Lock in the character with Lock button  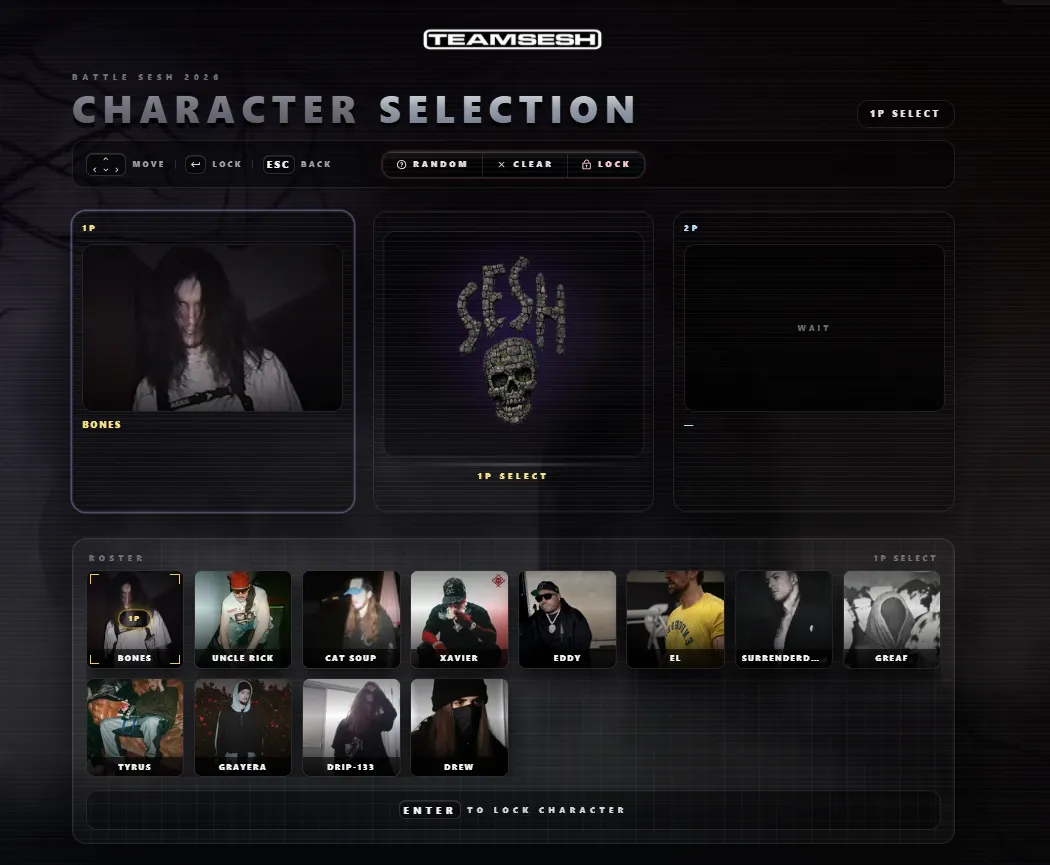point(606,164)
